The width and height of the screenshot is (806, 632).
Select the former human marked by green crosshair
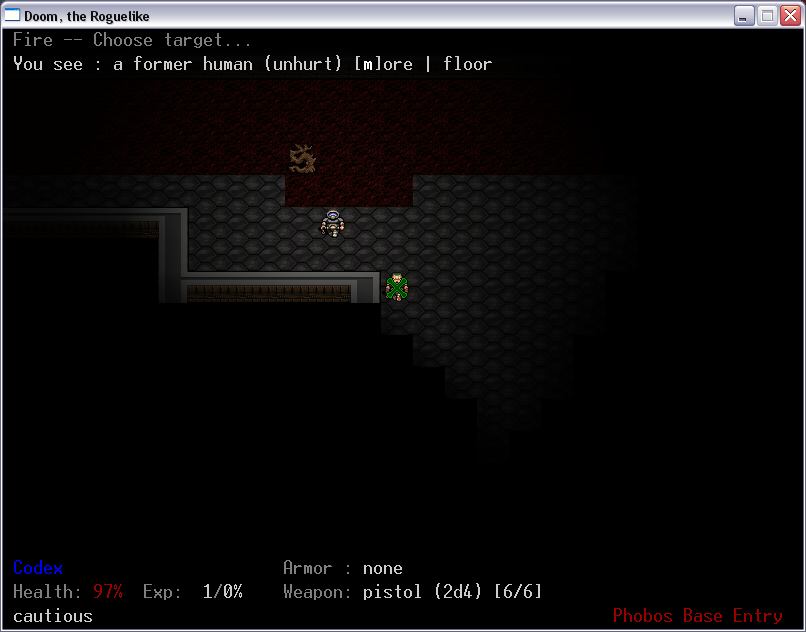pos(397,286)
